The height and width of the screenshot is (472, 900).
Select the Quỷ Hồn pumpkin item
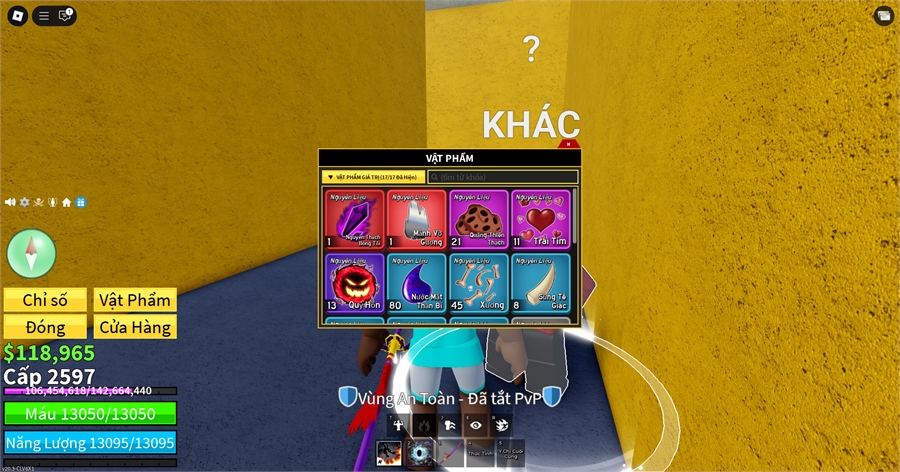coord(354,283)
